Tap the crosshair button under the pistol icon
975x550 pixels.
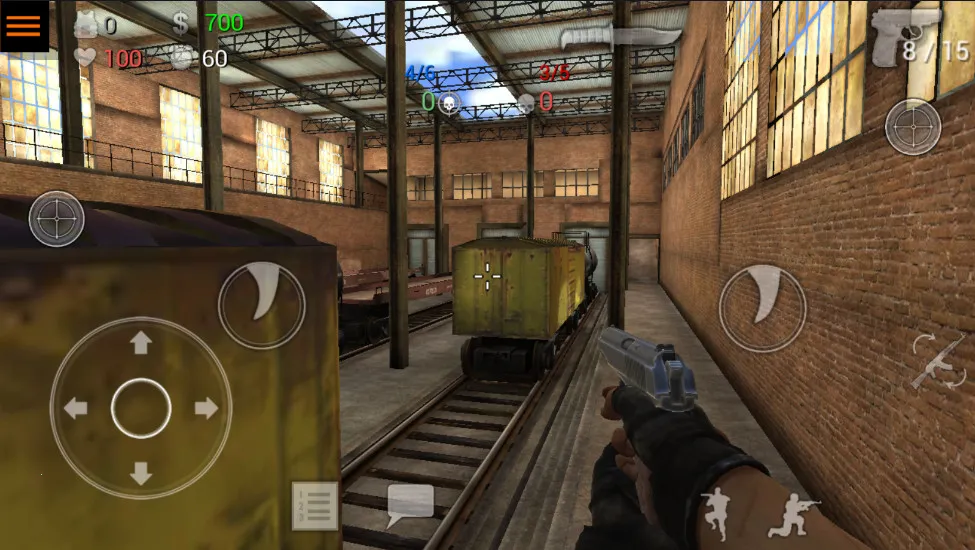(913, 128)
